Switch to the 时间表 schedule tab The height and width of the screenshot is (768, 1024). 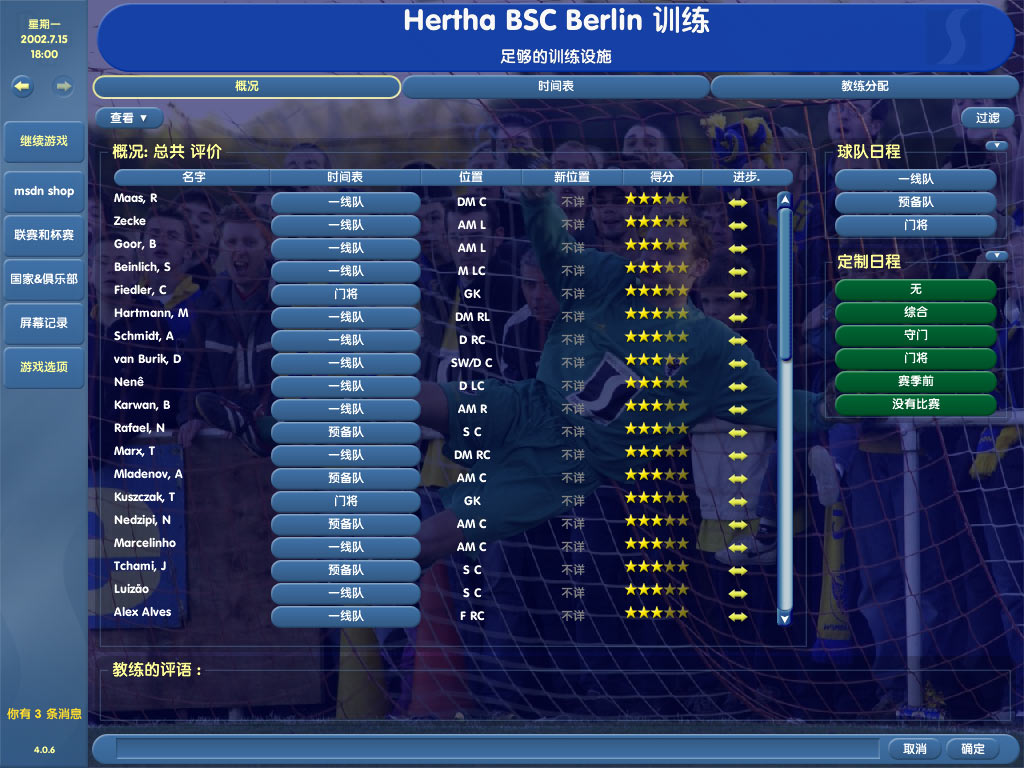tap(555, 87)
